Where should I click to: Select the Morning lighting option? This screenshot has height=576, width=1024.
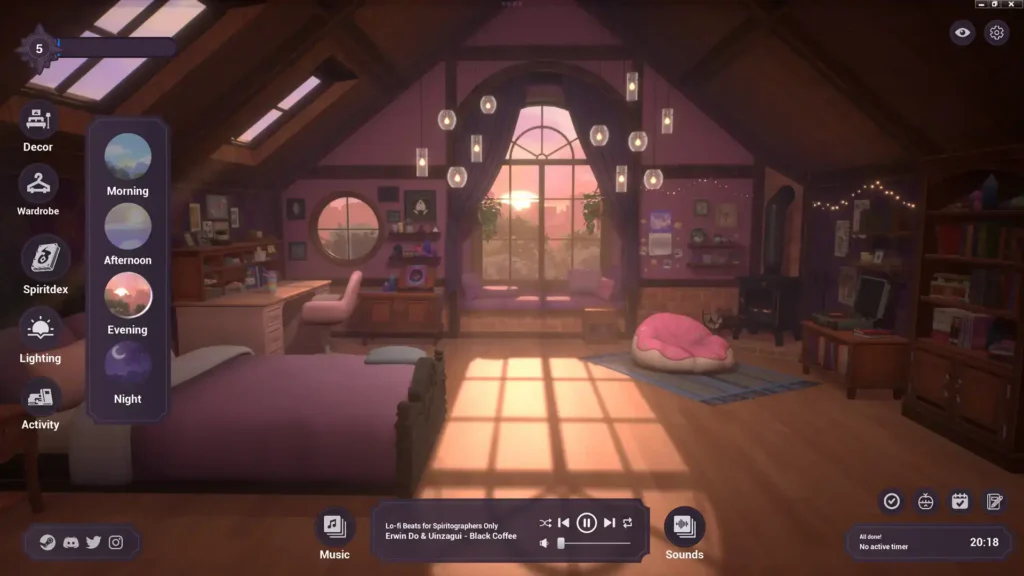coord(128,157)
